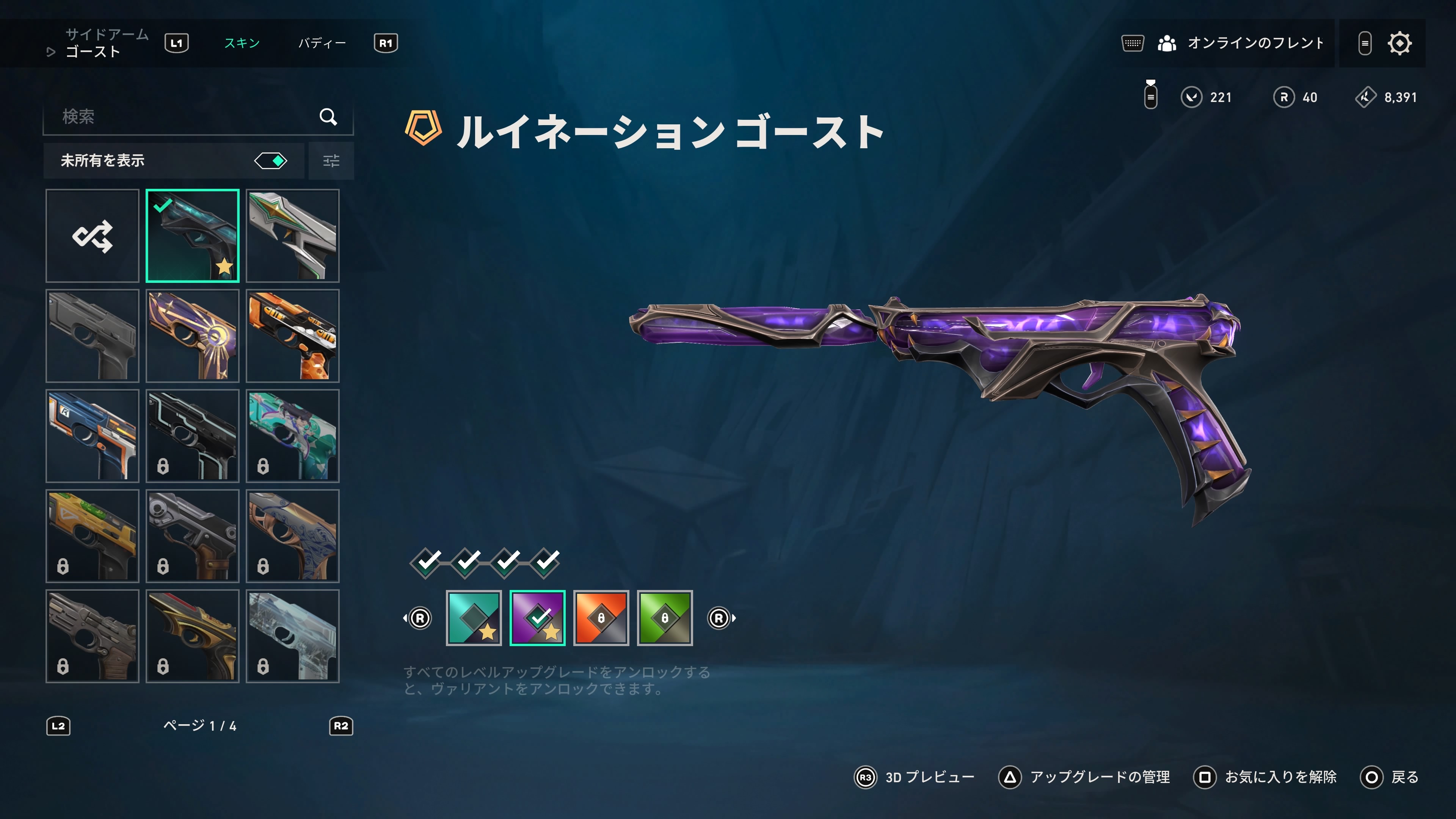The image size is (1456, 819).
Task: Select the blue and orange Ghost skin
Action: [92, 436]
